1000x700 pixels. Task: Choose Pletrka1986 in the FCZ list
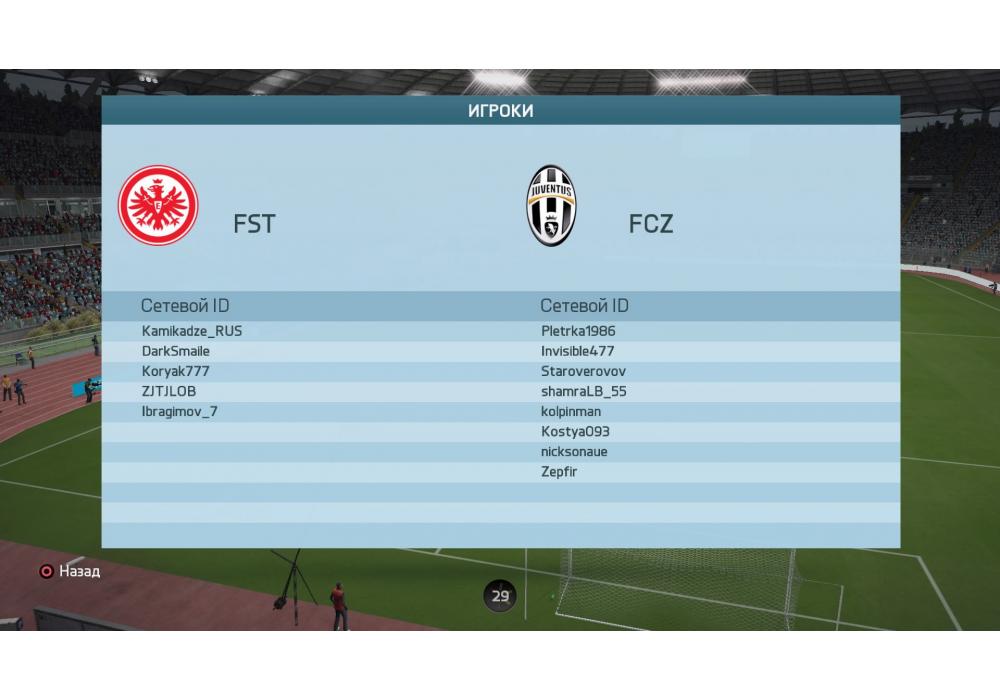click(578, 331)
